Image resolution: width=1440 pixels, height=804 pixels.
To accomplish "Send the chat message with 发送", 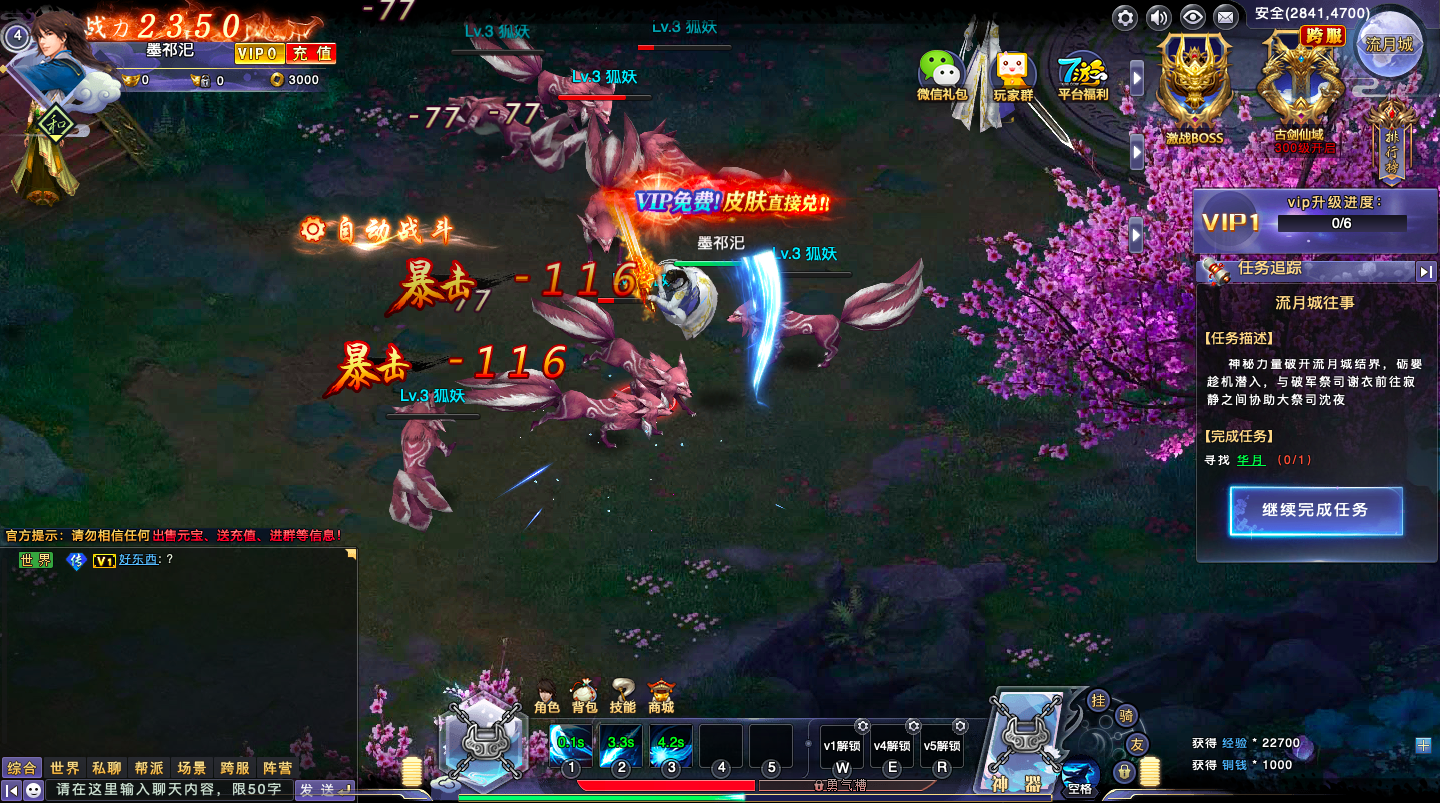I will pos(323,790).
